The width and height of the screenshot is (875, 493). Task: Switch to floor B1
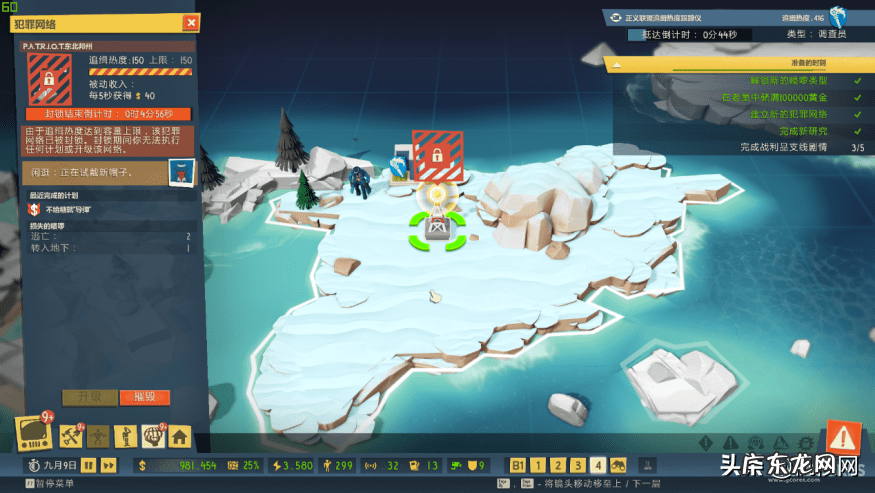point(518,465)
